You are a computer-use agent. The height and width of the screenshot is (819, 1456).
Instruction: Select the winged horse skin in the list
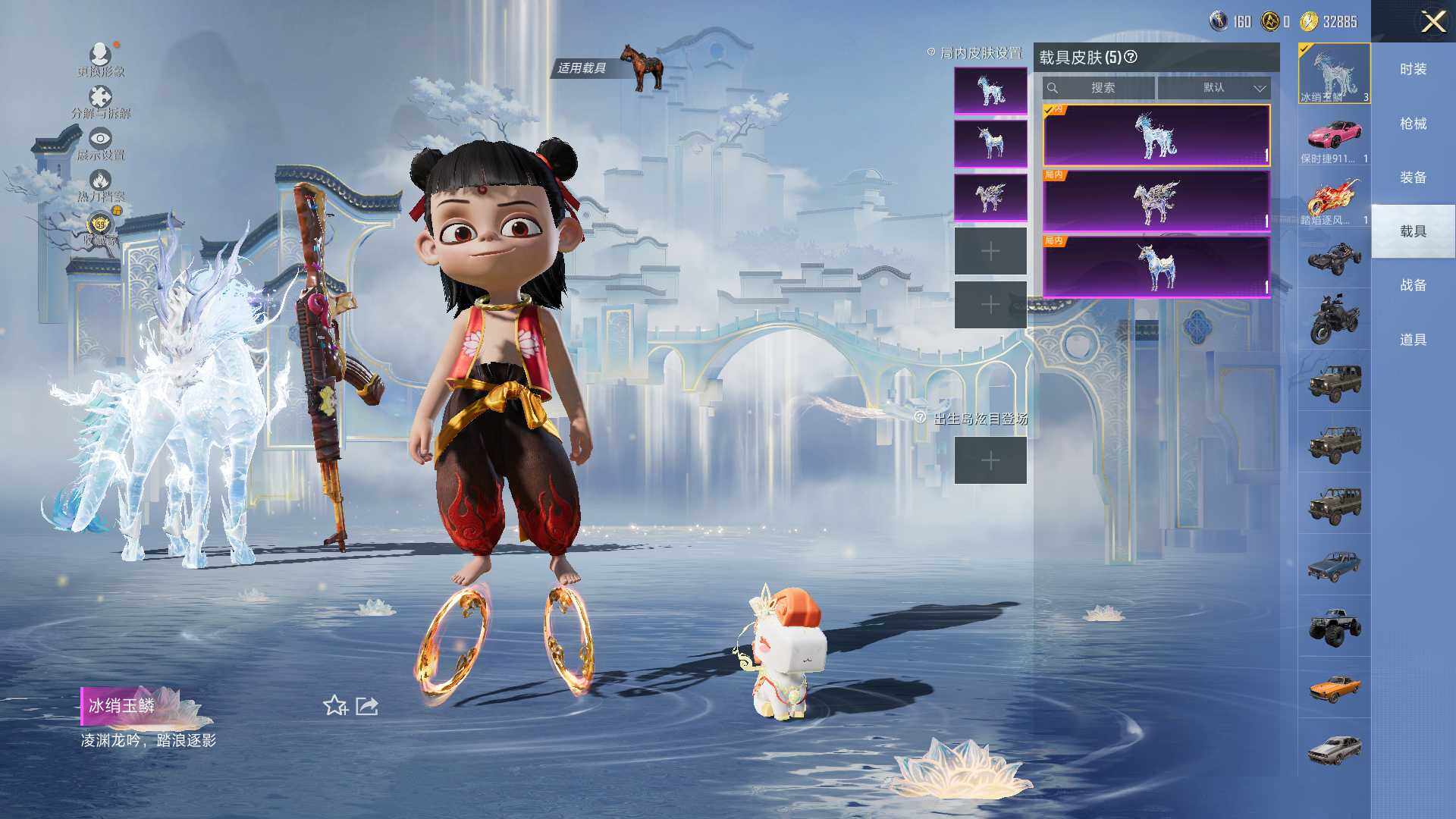tap(1156, 201)
